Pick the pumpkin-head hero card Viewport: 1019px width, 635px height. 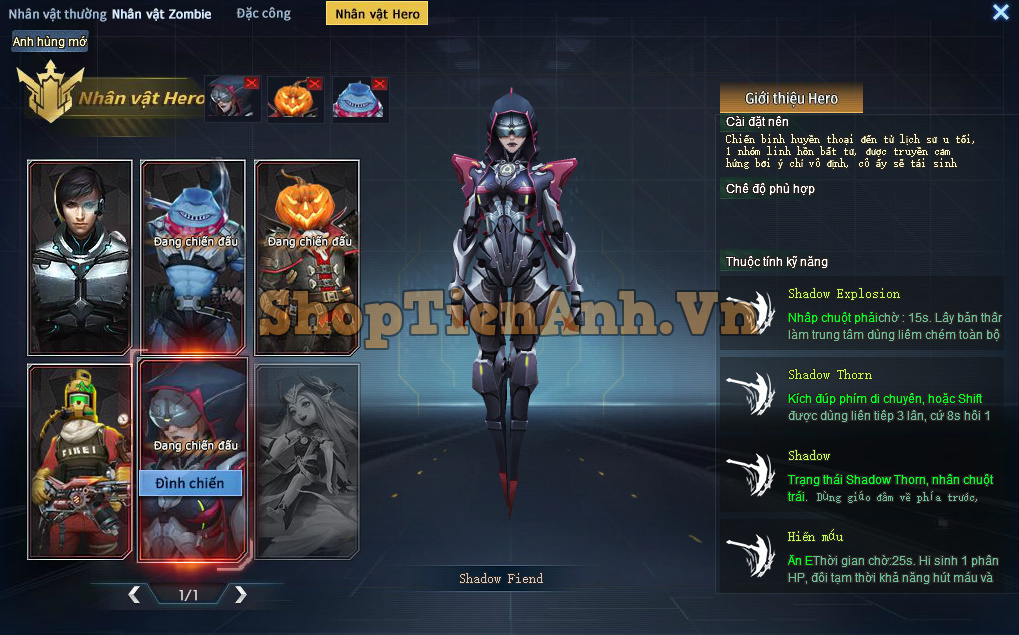click(308, 257)
